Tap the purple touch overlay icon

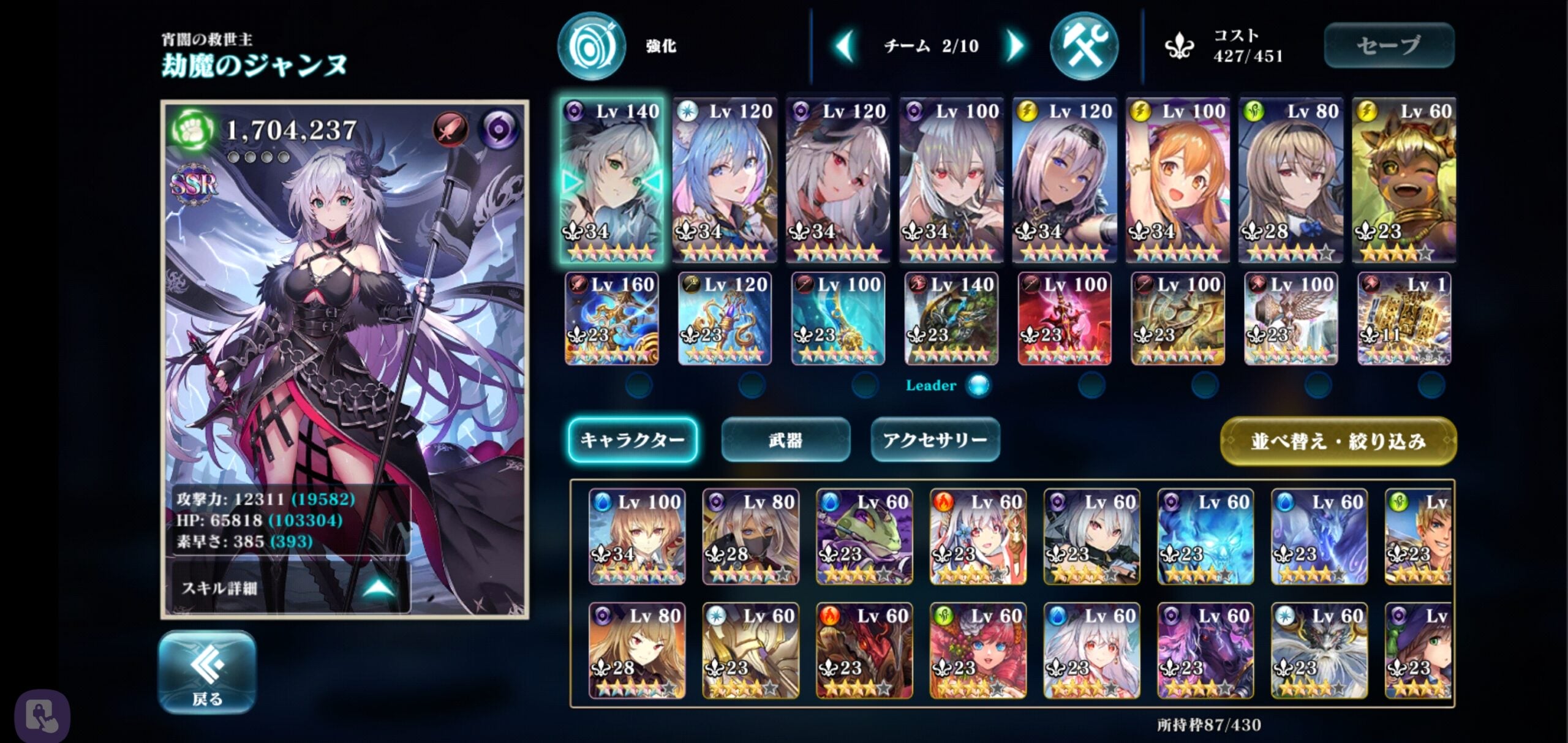42,716
